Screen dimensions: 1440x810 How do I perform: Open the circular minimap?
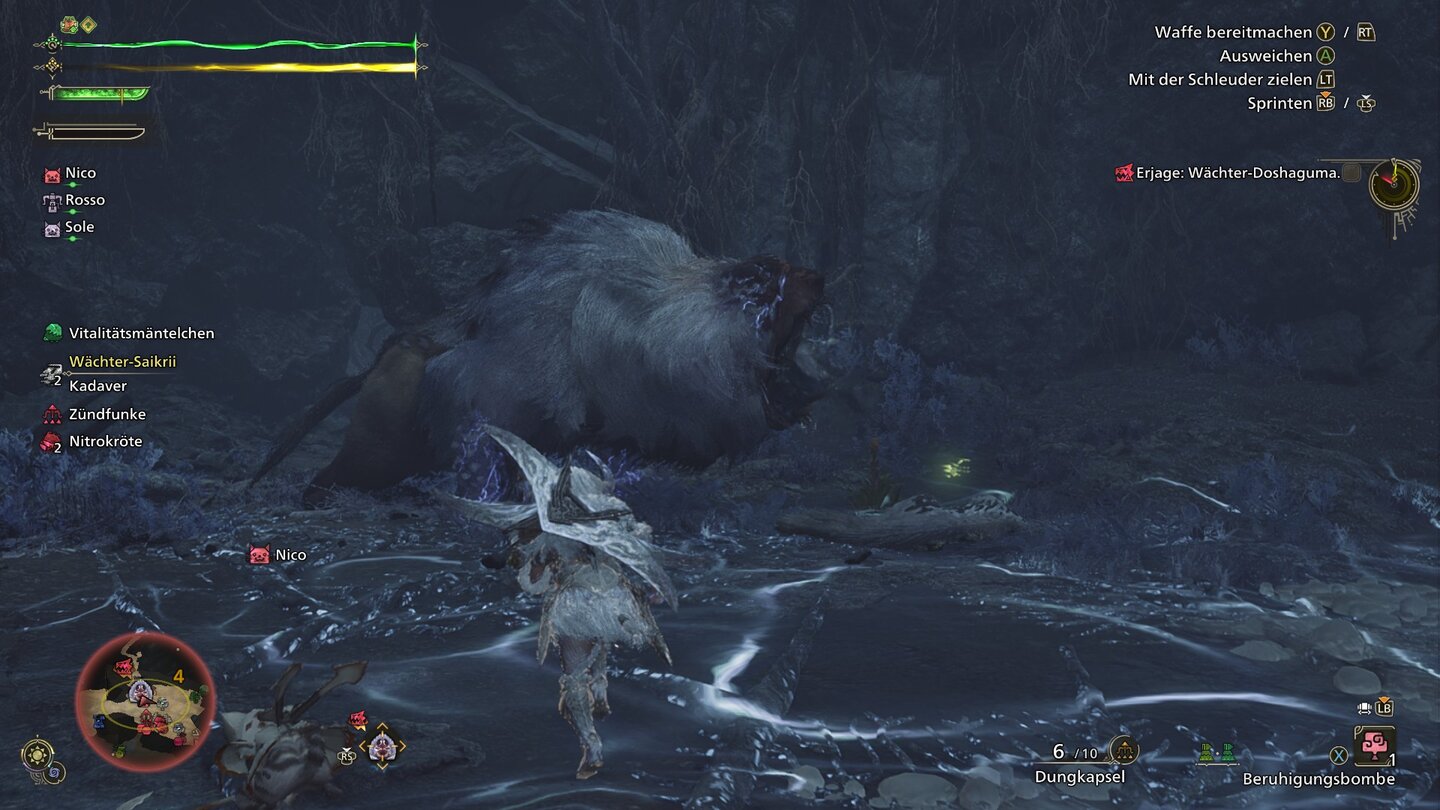point(145,702)
